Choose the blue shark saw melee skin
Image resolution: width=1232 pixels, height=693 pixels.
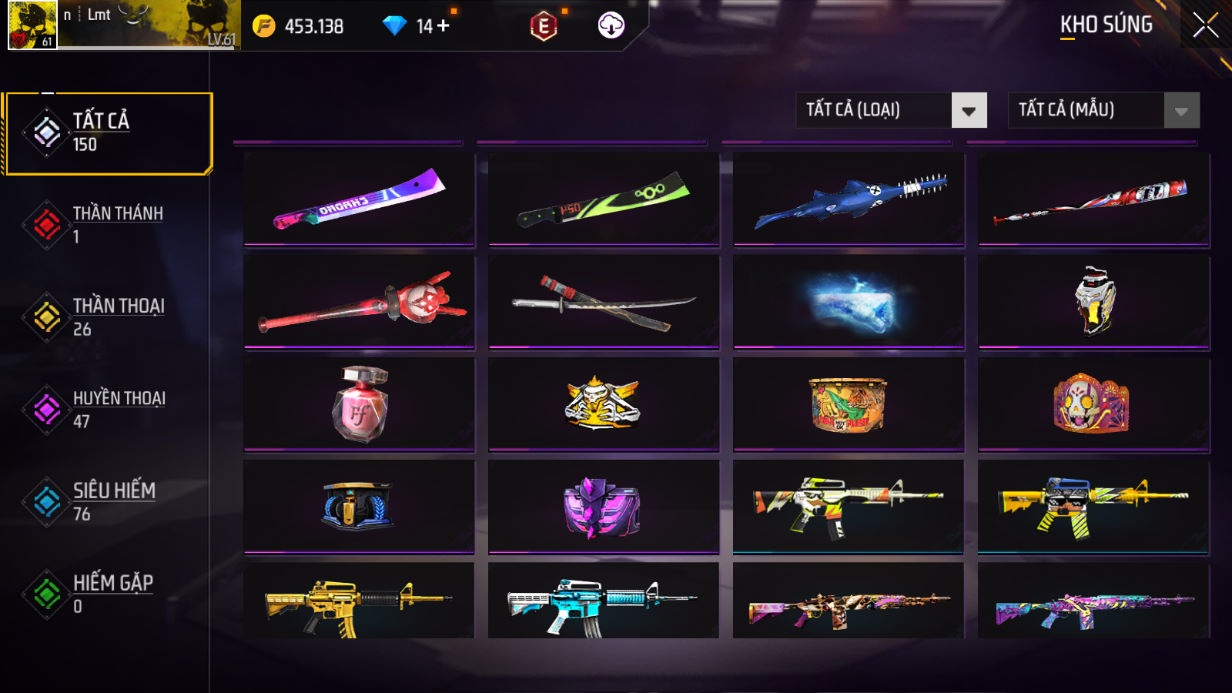[x=848, y=199]
